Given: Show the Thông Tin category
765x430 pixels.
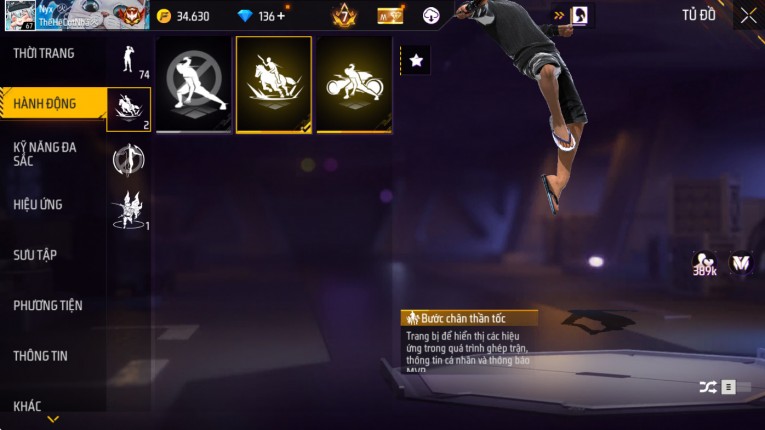Looking at the screenshot, I should tap(41, 355).
